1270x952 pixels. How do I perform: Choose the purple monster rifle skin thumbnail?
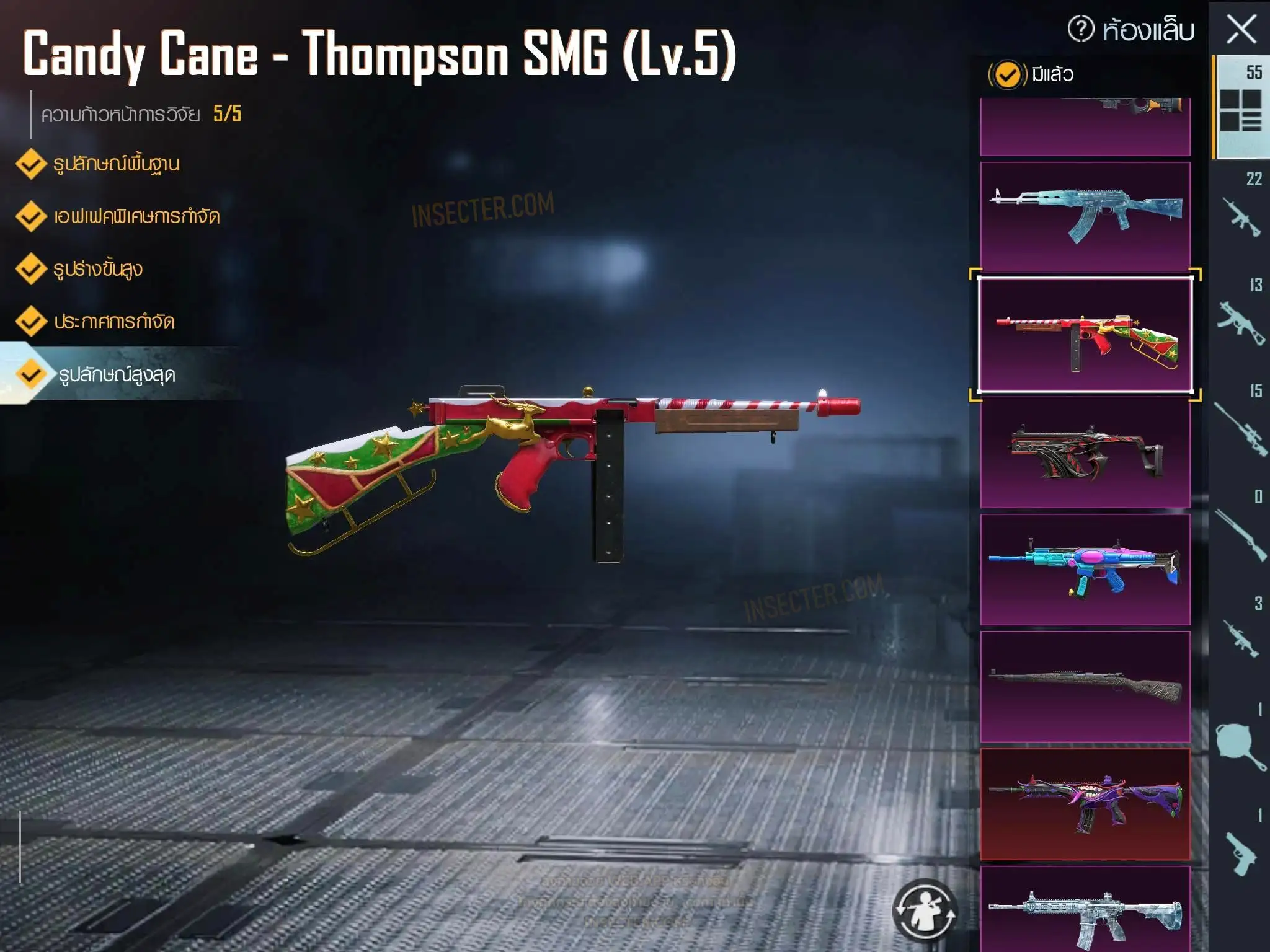click(1085, 804)
